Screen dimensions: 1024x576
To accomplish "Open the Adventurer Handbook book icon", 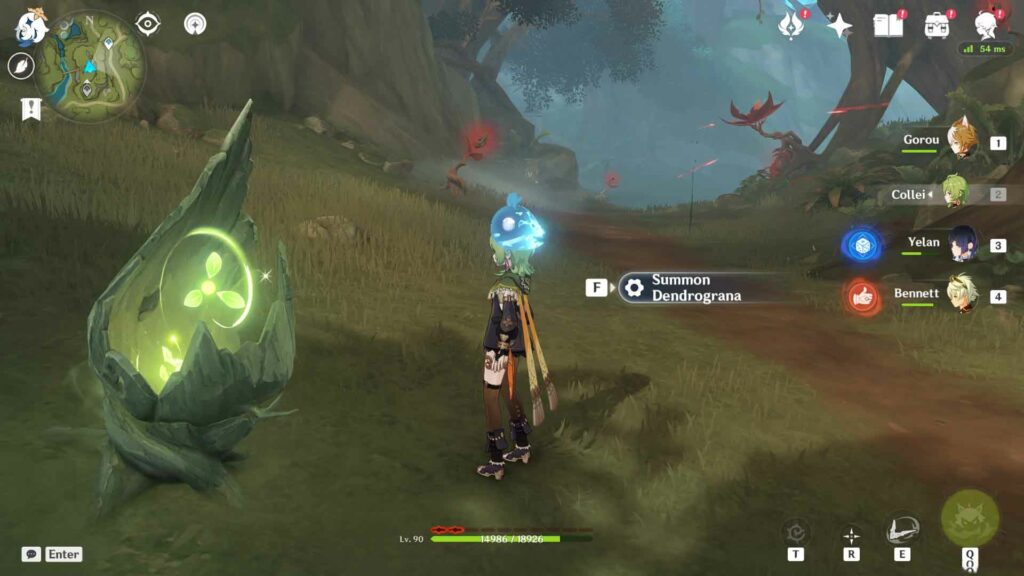I will point(887,25).
